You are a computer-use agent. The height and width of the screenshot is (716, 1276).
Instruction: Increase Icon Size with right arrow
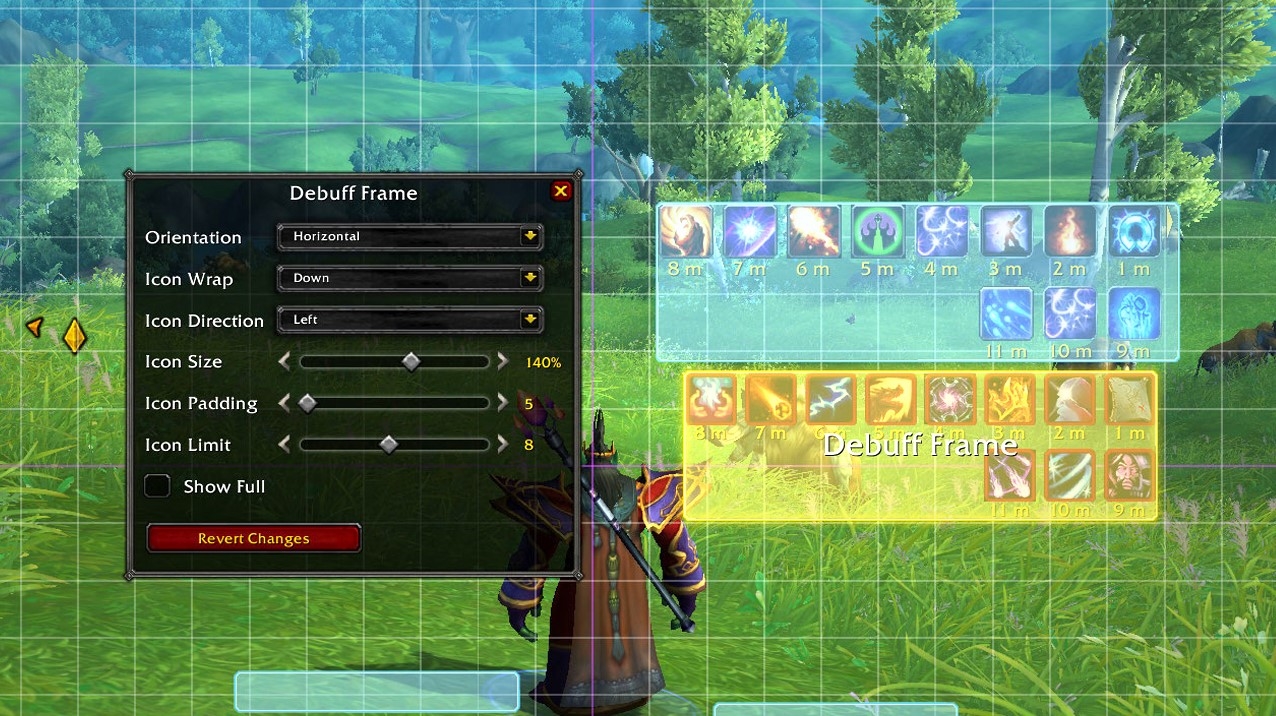click(x=503, y=362)
